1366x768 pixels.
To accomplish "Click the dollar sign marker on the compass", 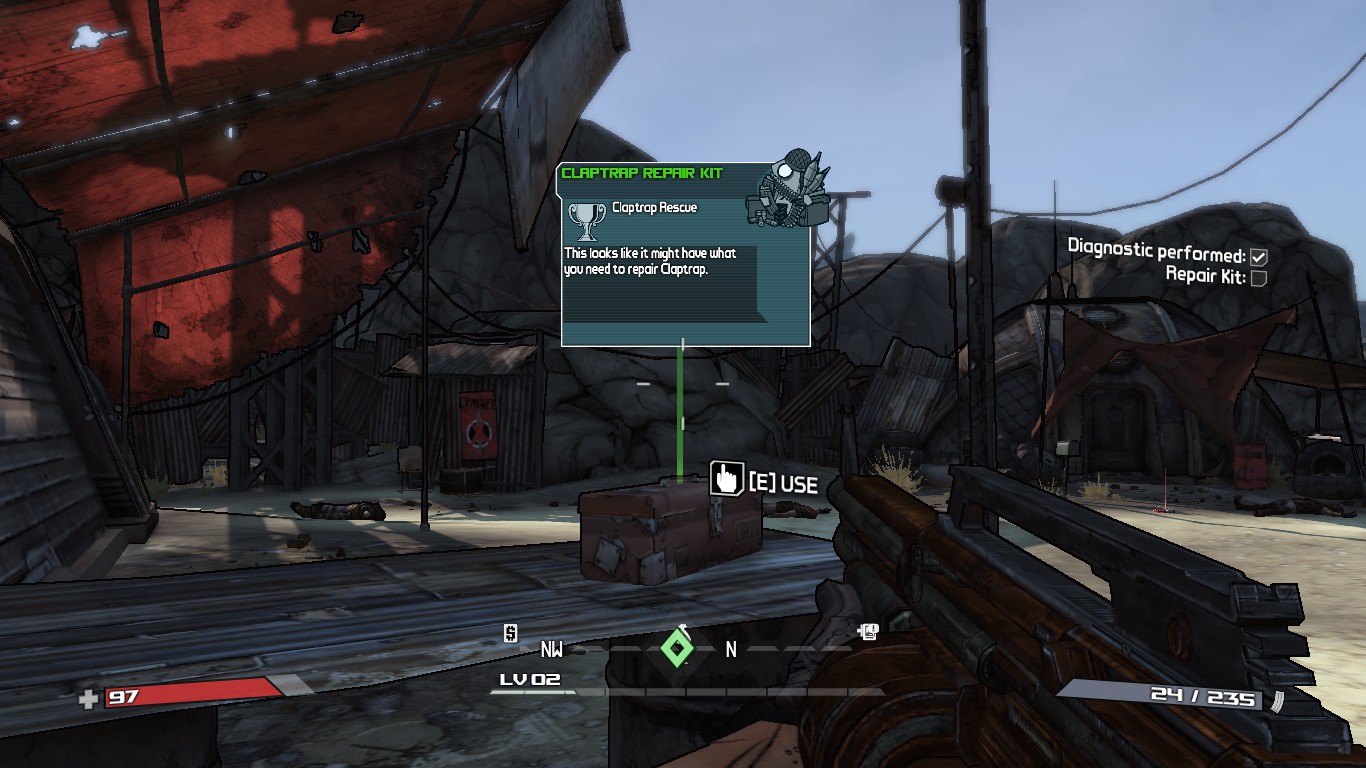I will point(510,633).
